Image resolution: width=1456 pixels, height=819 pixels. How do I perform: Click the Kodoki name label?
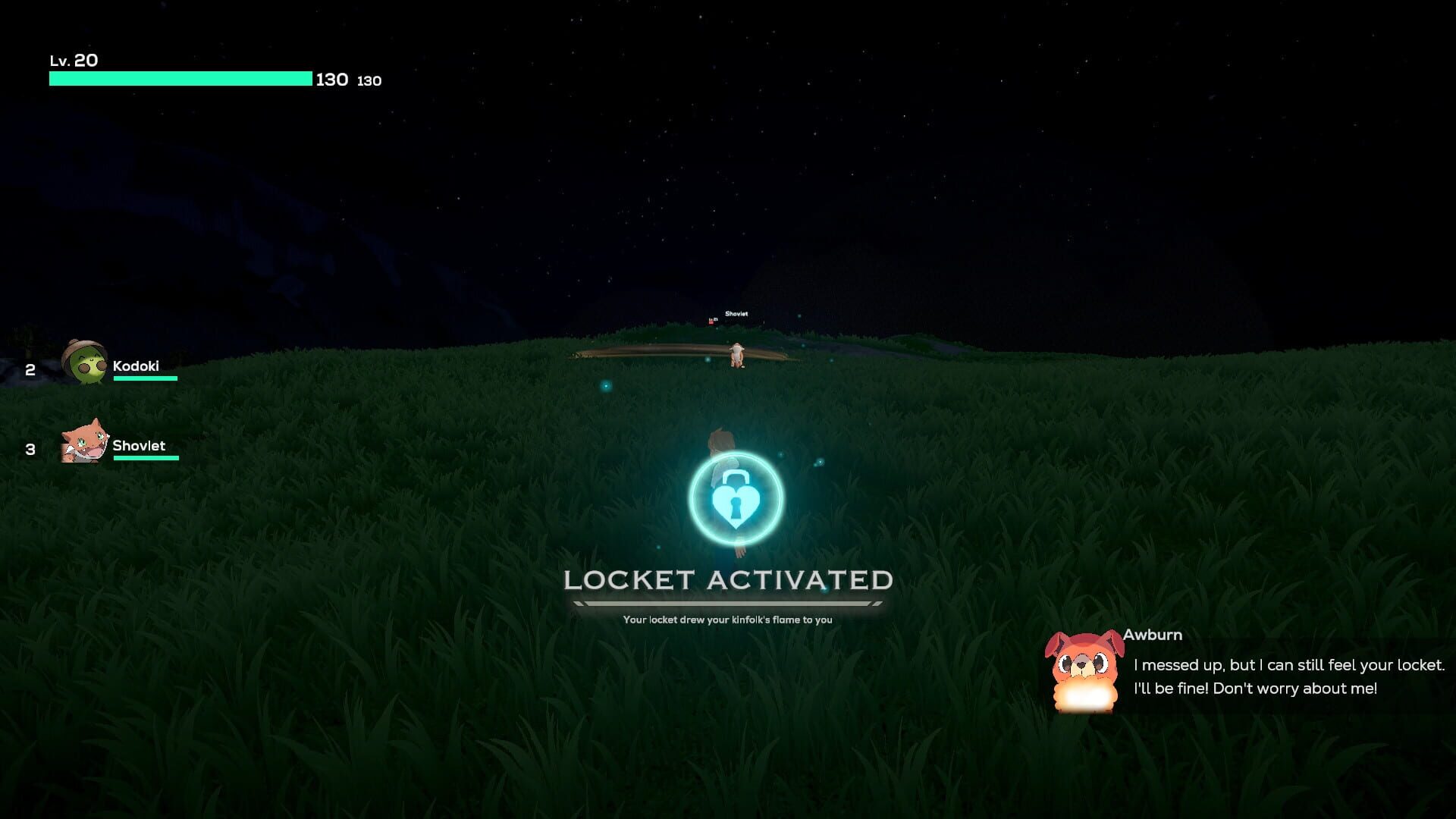point(136,366)
